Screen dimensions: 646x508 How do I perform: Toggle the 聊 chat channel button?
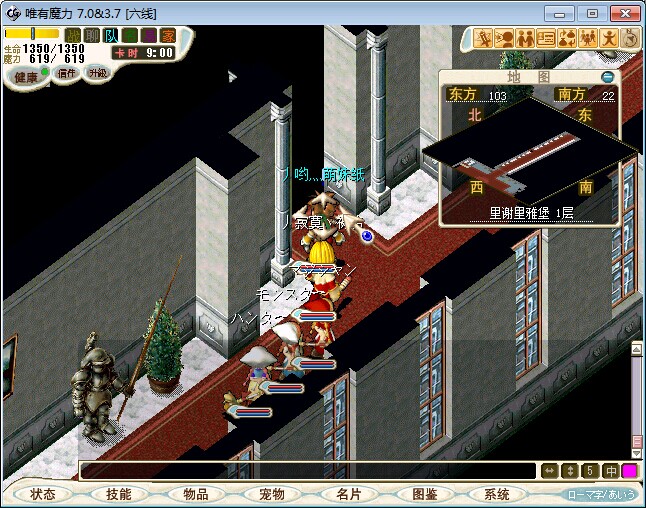click(x=92, y=36)
